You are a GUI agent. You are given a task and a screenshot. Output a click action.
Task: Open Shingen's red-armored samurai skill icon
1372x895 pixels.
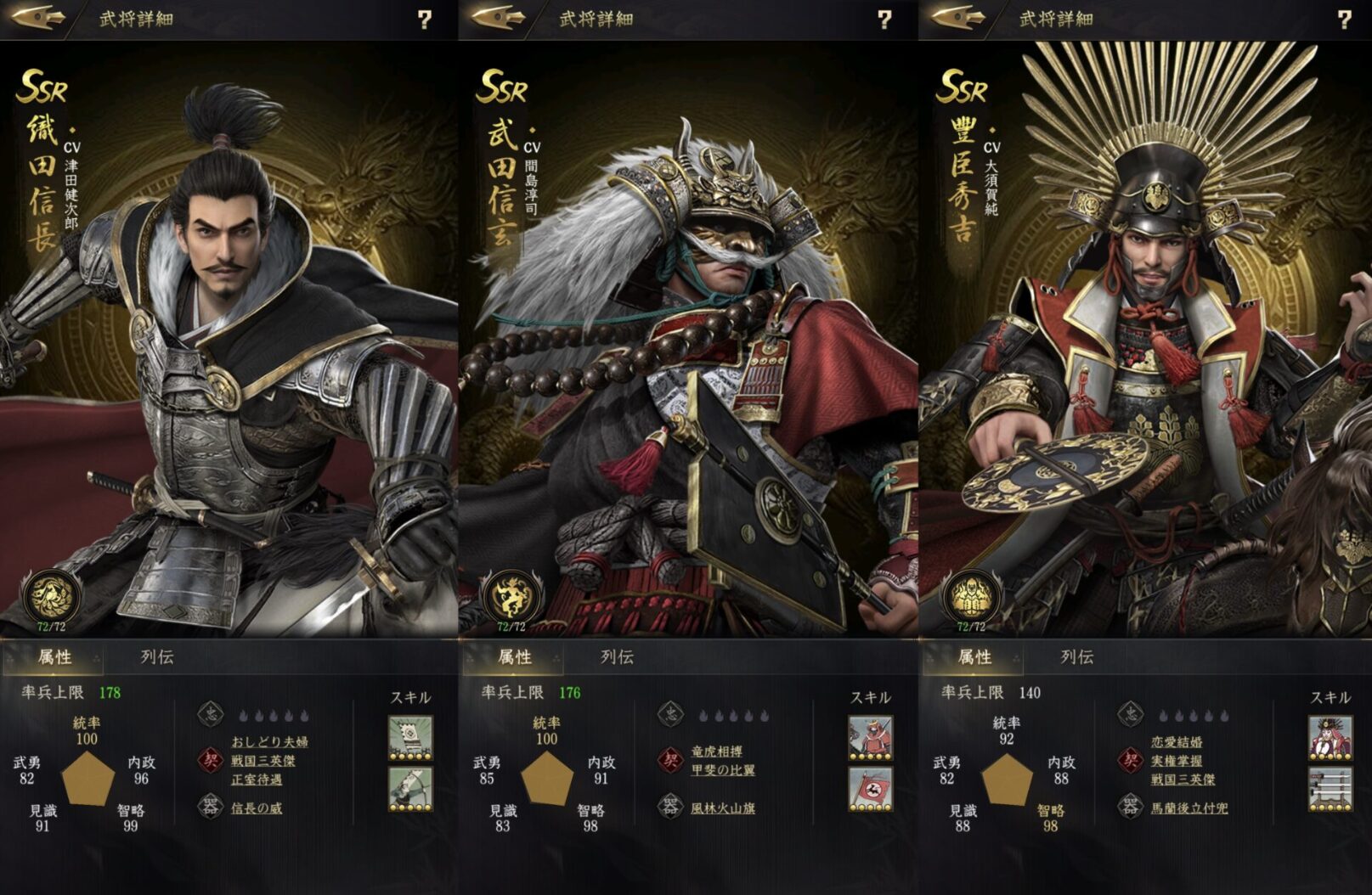871,737
